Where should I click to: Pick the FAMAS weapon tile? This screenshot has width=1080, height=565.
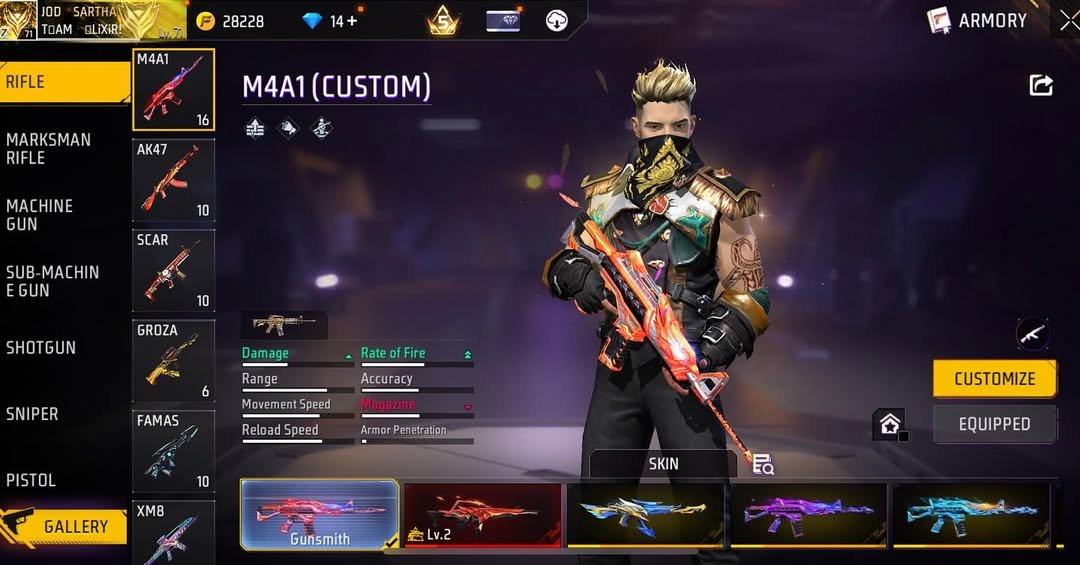pyautogui.click(x=174, y=450)
